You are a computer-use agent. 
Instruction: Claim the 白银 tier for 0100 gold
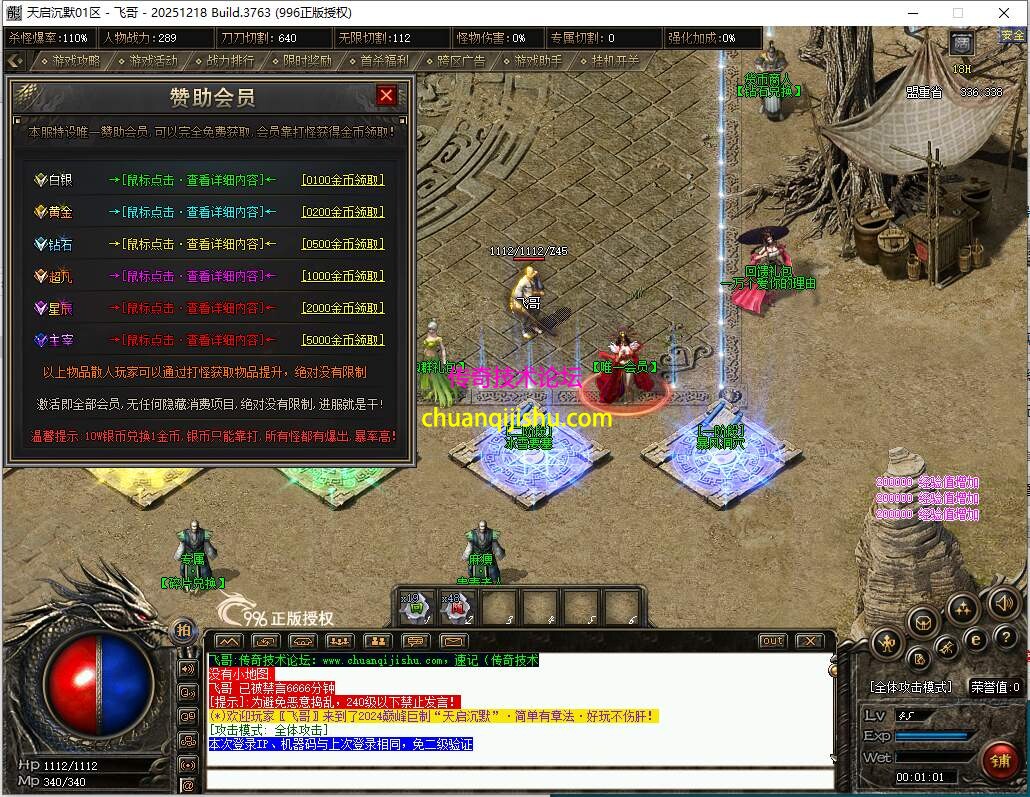[x=343, y=180]
